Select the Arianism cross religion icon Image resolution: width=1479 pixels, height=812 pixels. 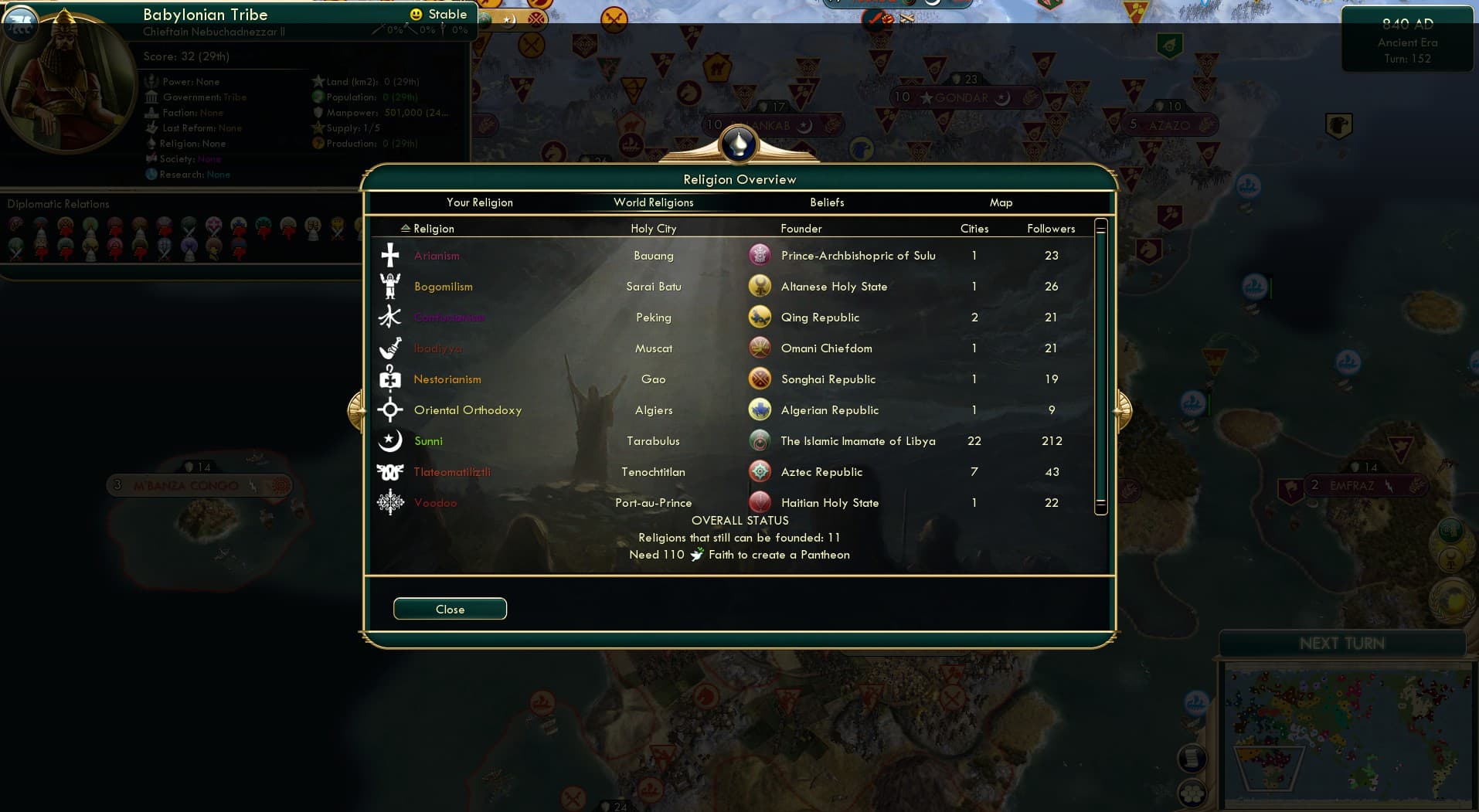coord(389,255)
